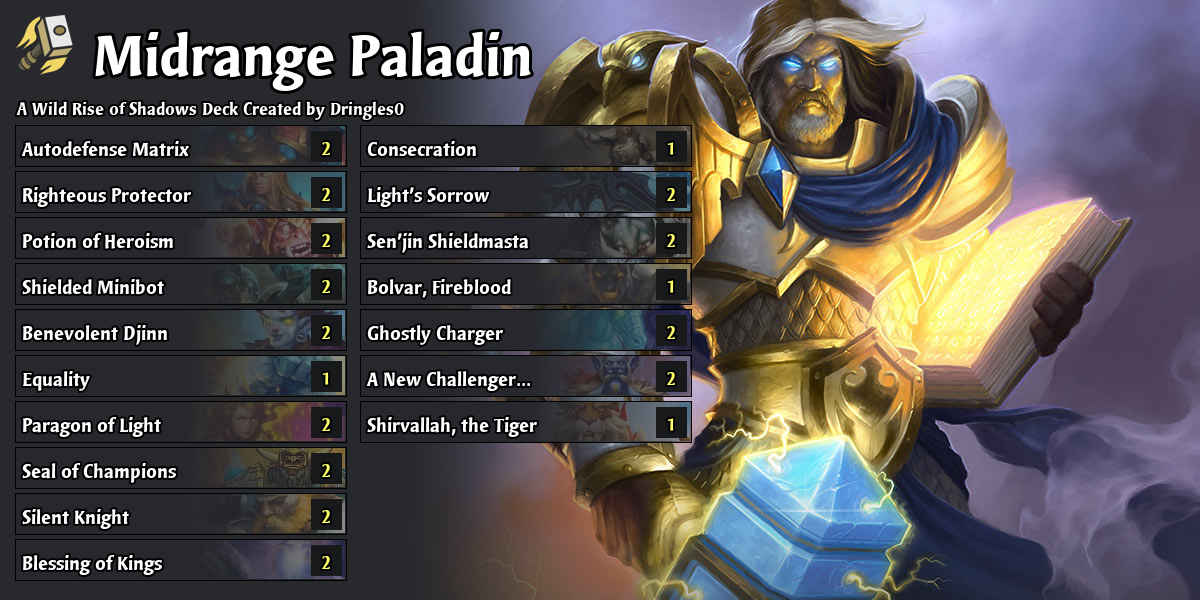Select Shielded Minibot in the decklist

[x=181, y=288]
